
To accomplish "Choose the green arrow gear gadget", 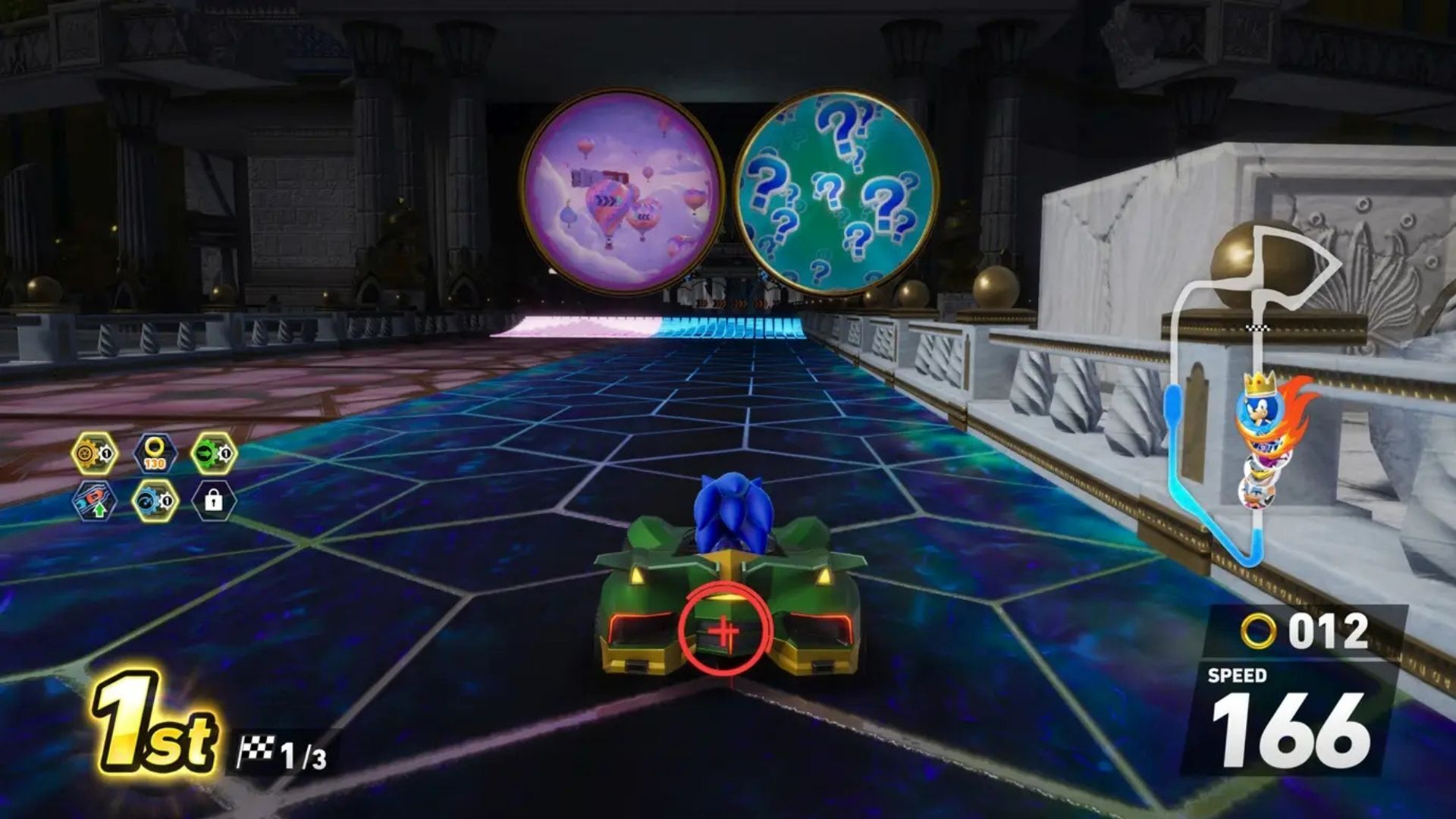I will [x=214, y=453].
